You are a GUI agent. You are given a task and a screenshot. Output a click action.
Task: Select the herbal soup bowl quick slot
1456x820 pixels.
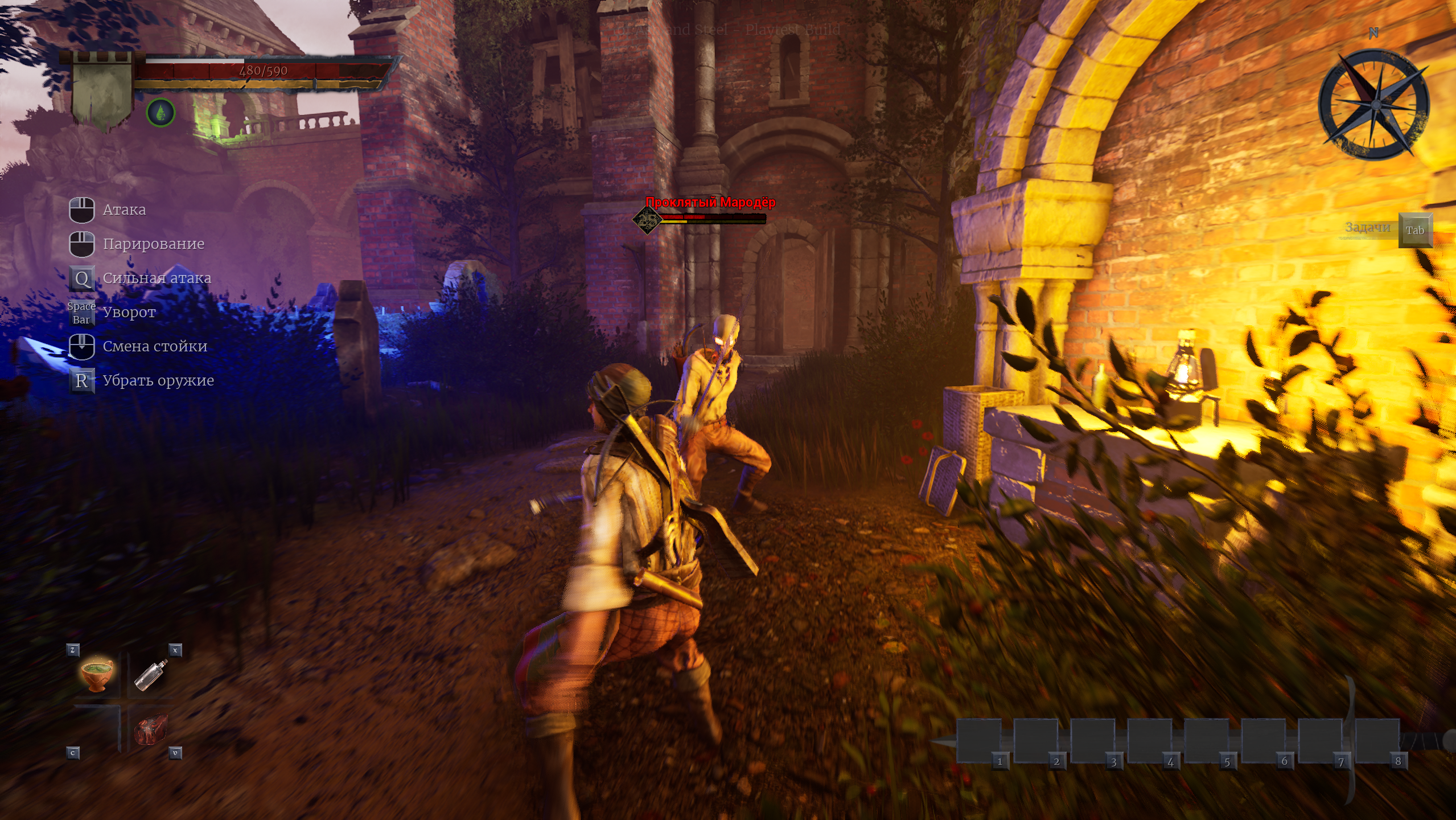pos(97,675)
